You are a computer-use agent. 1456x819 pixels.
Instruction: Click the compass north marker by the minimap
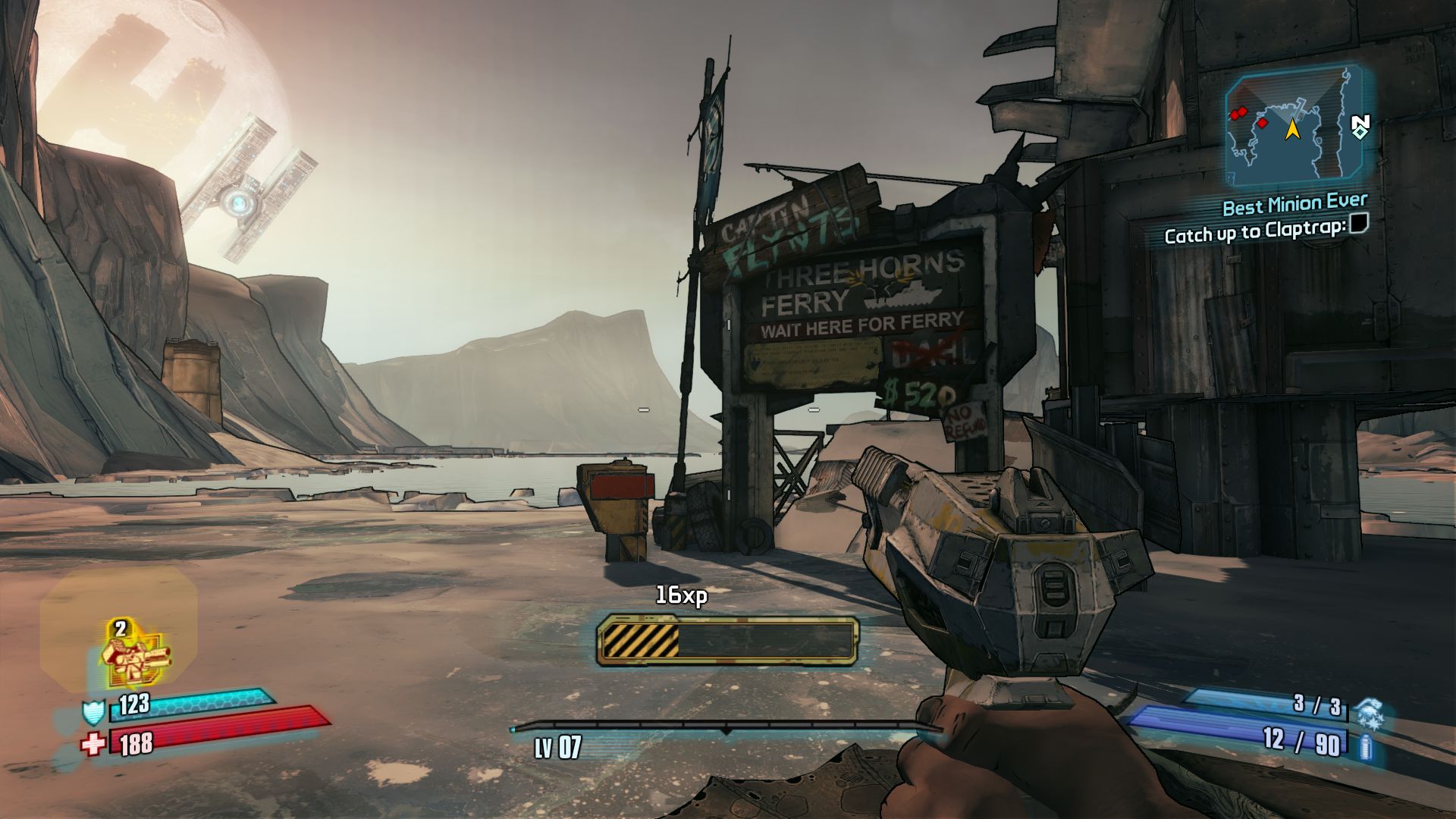tap(1360, 126)
